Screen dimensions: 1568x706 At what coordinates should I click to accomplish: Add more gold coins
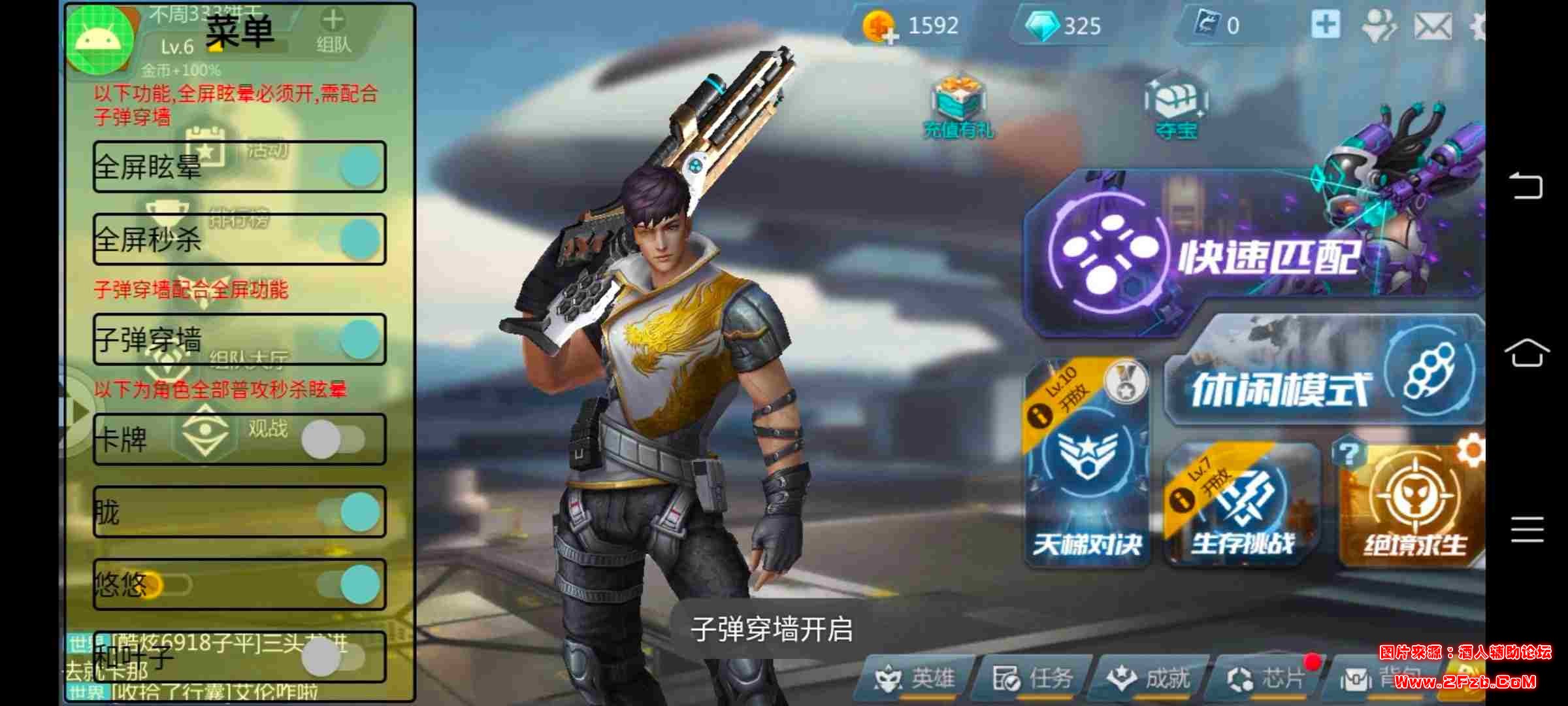pyautogui.click(x=879, y=27)
